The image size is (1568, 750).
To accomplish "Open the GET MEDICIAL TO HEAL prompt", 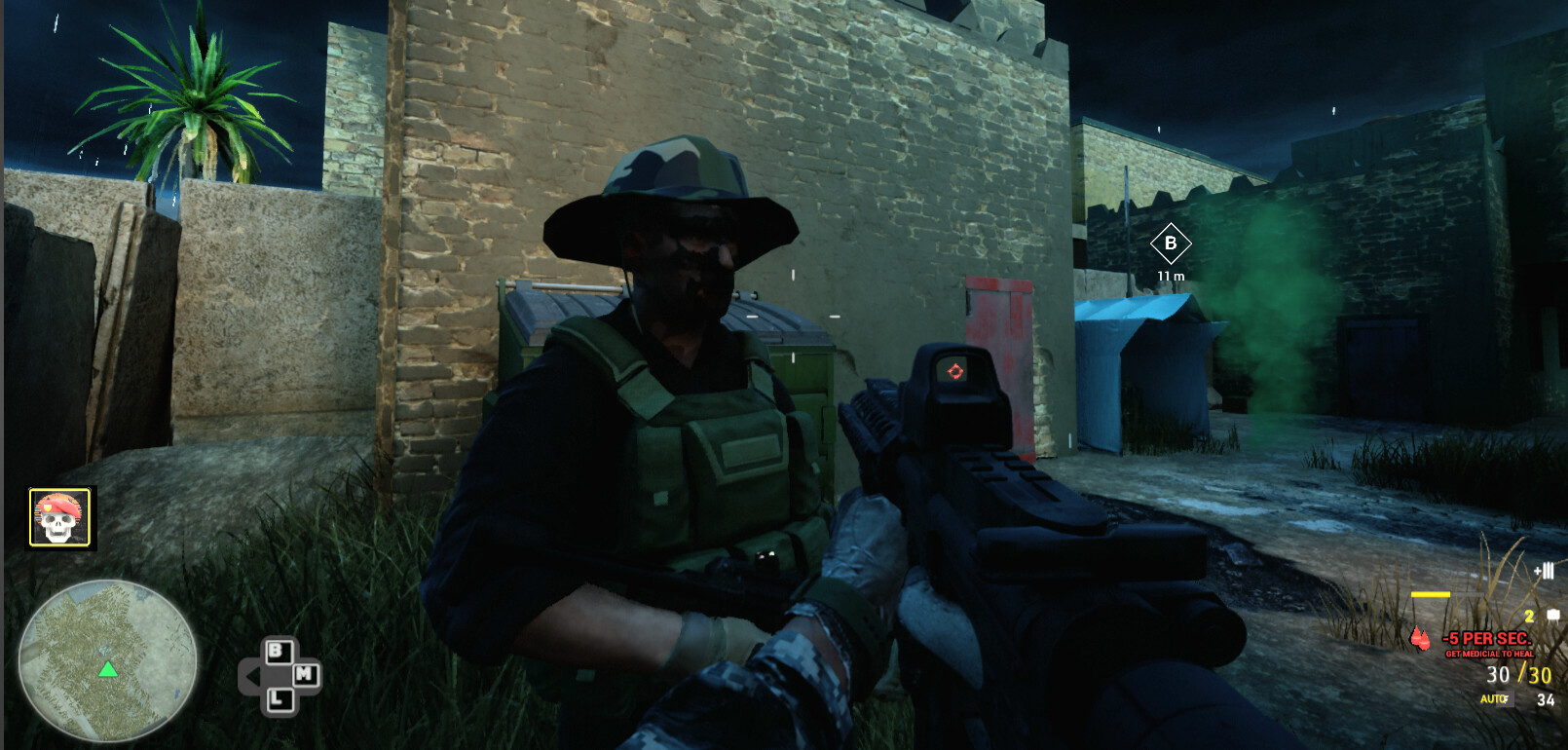I will [x=1490, y=654].
